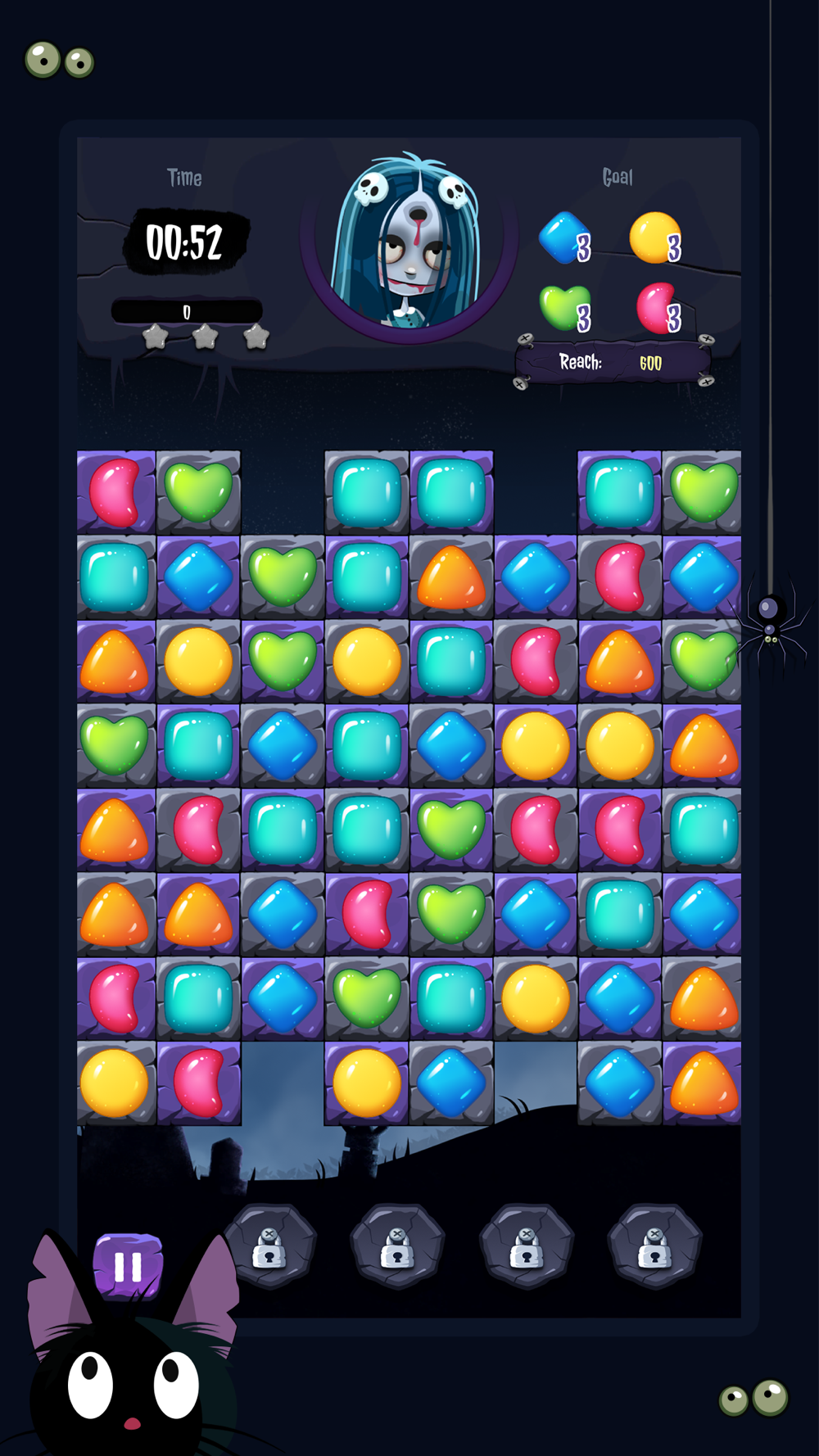The image size is (819, 1456).
Task: Select the pink bean in the top row
Action: [115, 492]
